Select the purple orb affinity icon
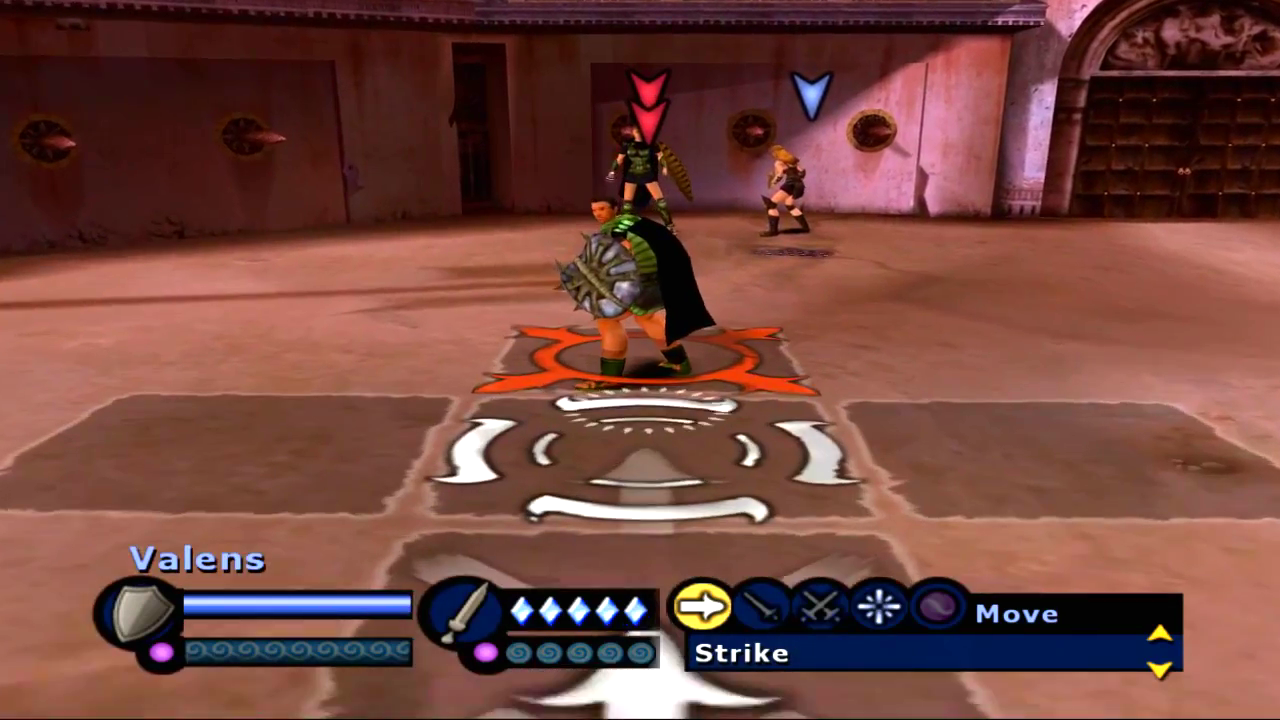 pos(938,607)
